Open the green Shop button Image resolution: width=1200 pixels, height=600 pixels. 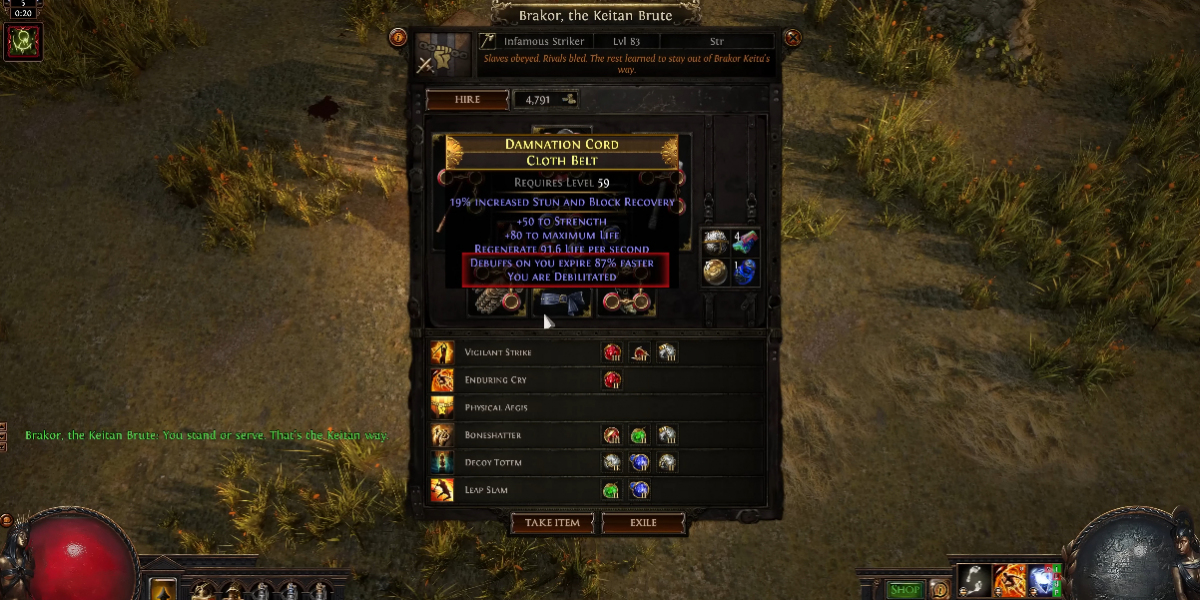[x=905, y=589]
